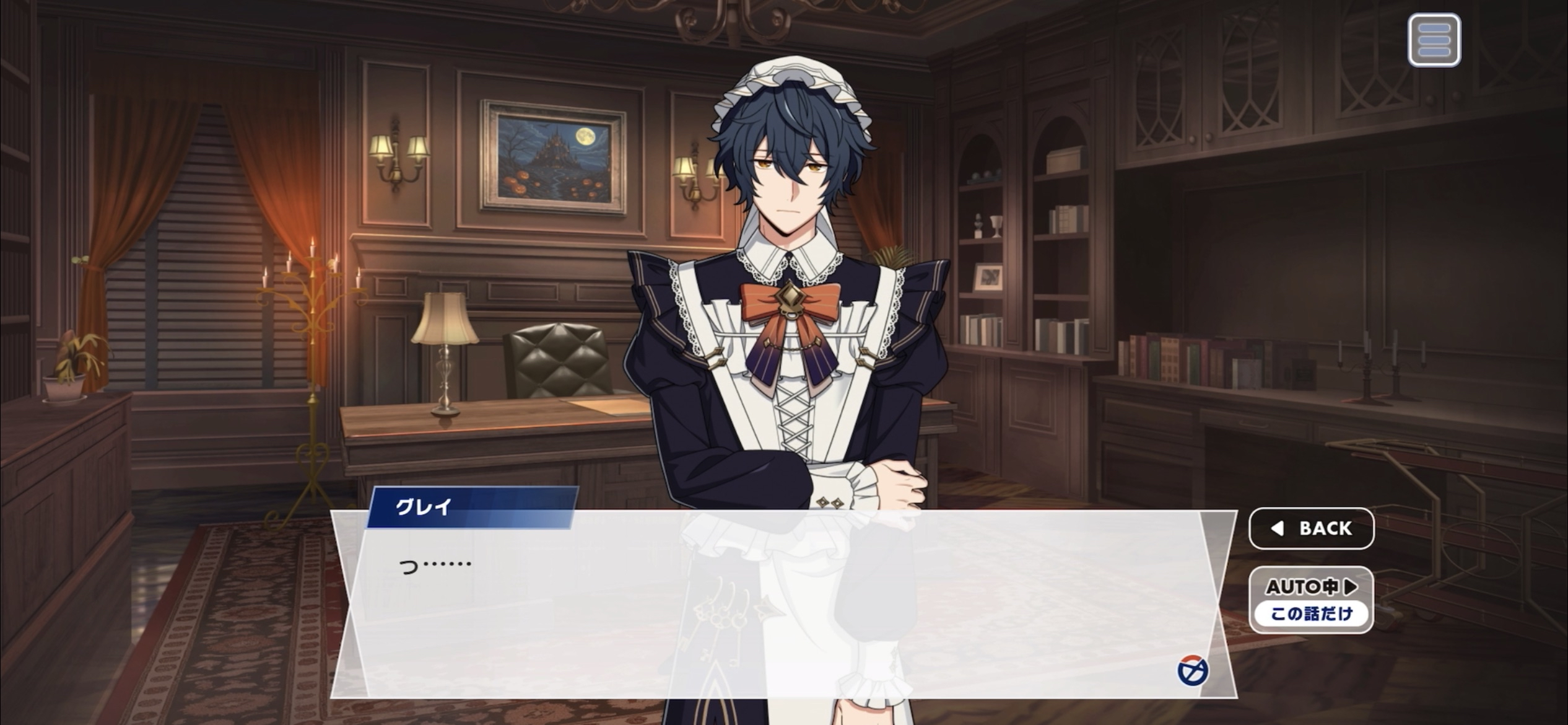Advance the dialogue text box

click(783, 604)
